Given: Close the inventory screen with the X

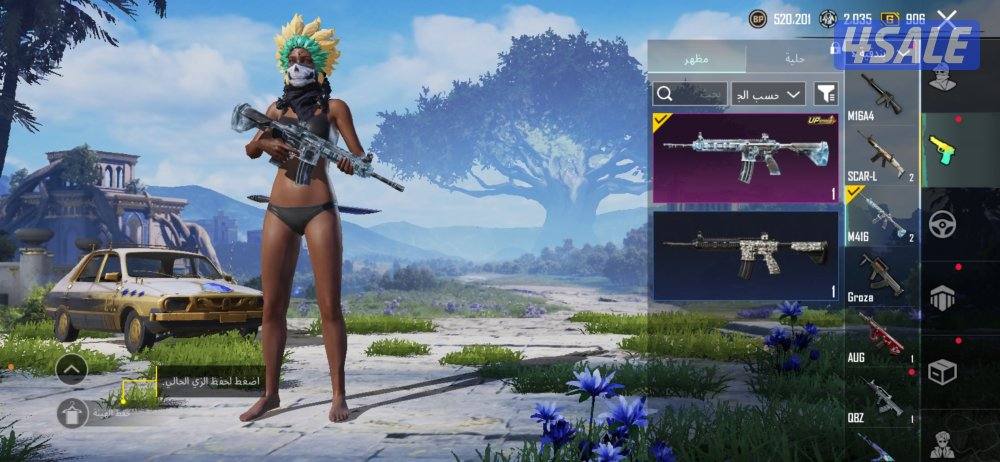Looking at the screenshot, I should [x=947, y=17].
